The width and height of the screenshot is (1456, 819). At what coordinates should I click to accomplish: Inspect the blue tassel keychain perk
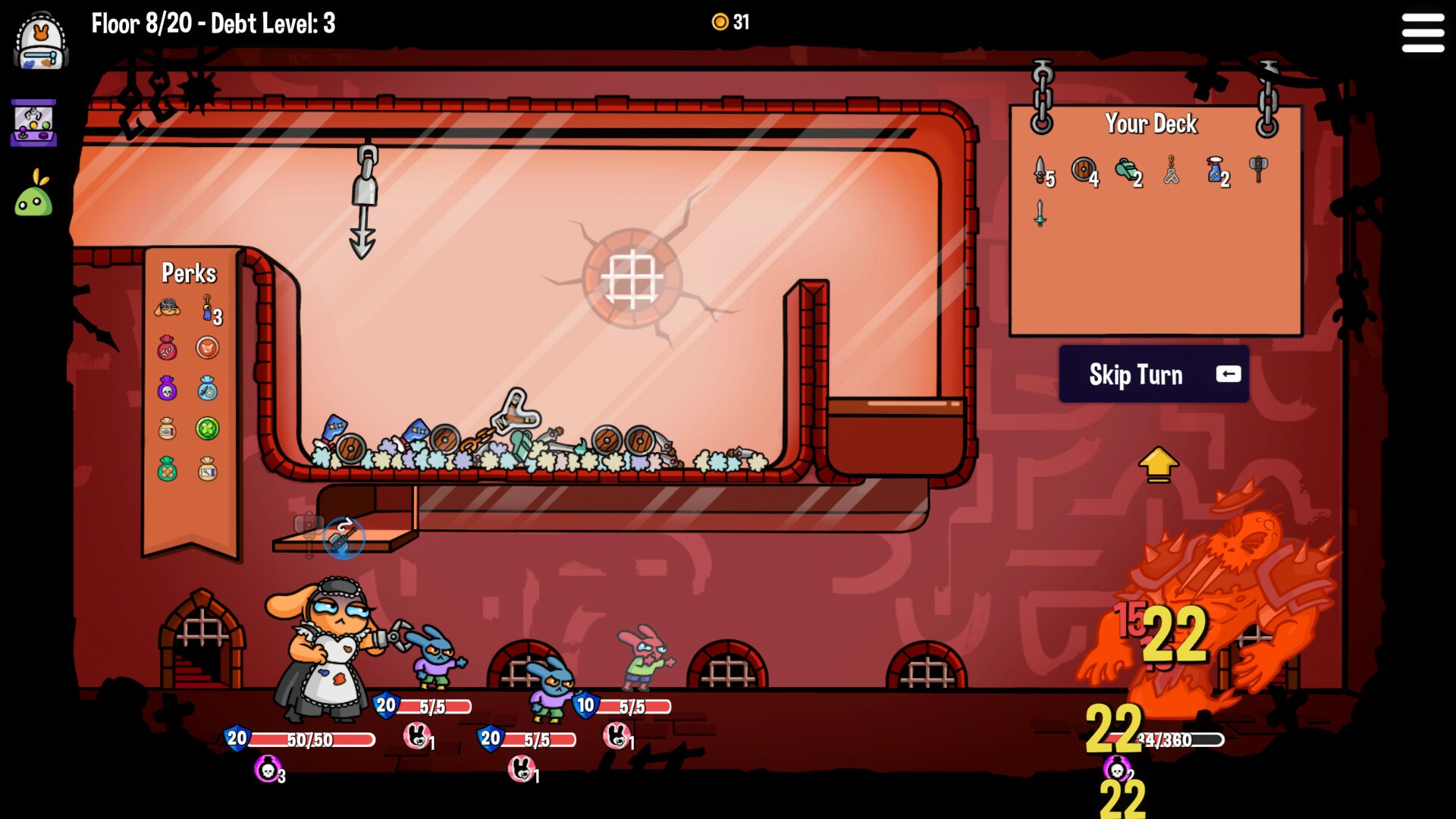207,309
